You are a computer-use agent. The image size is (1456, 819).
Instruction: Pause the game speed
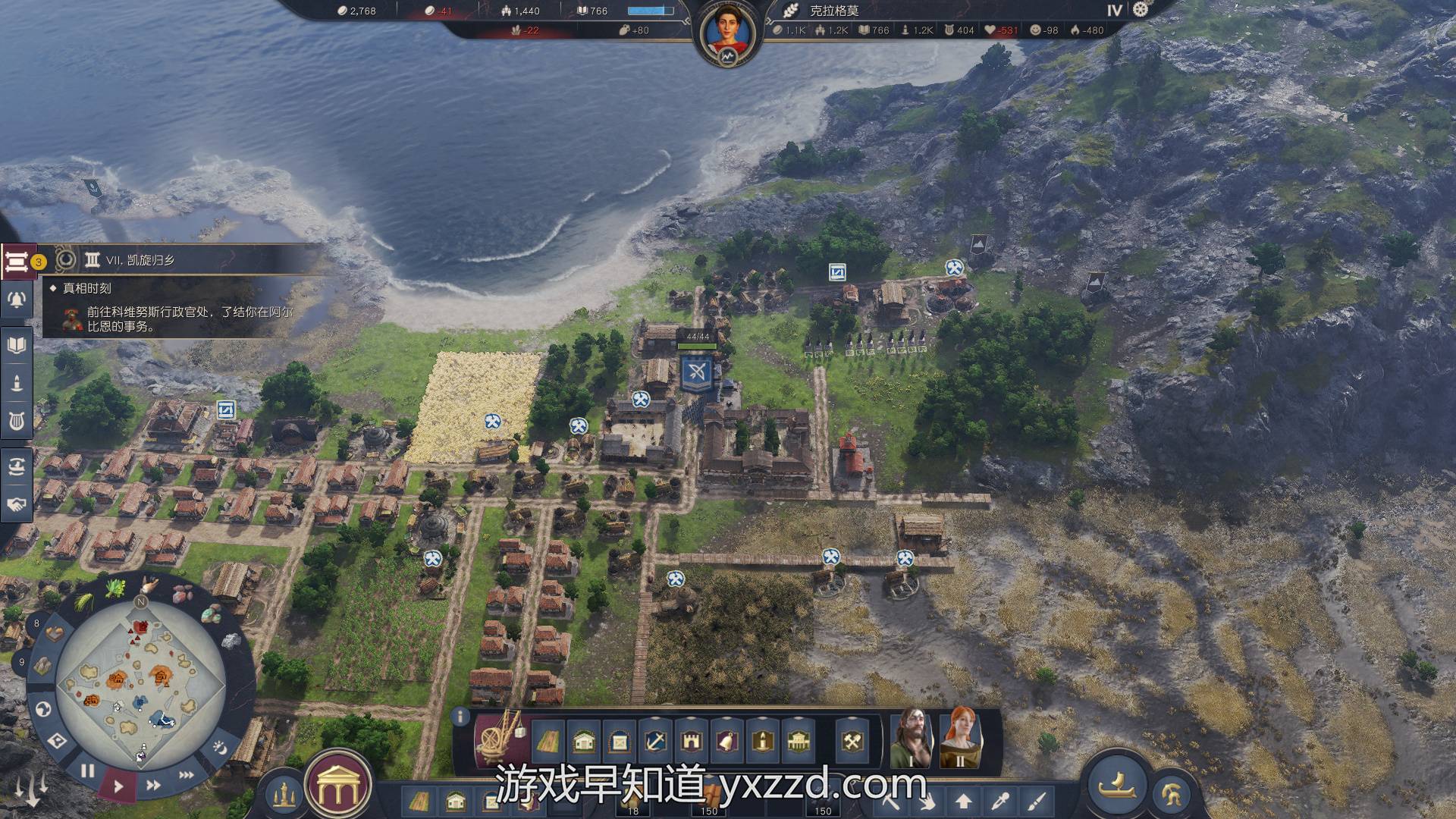[88, 771]
